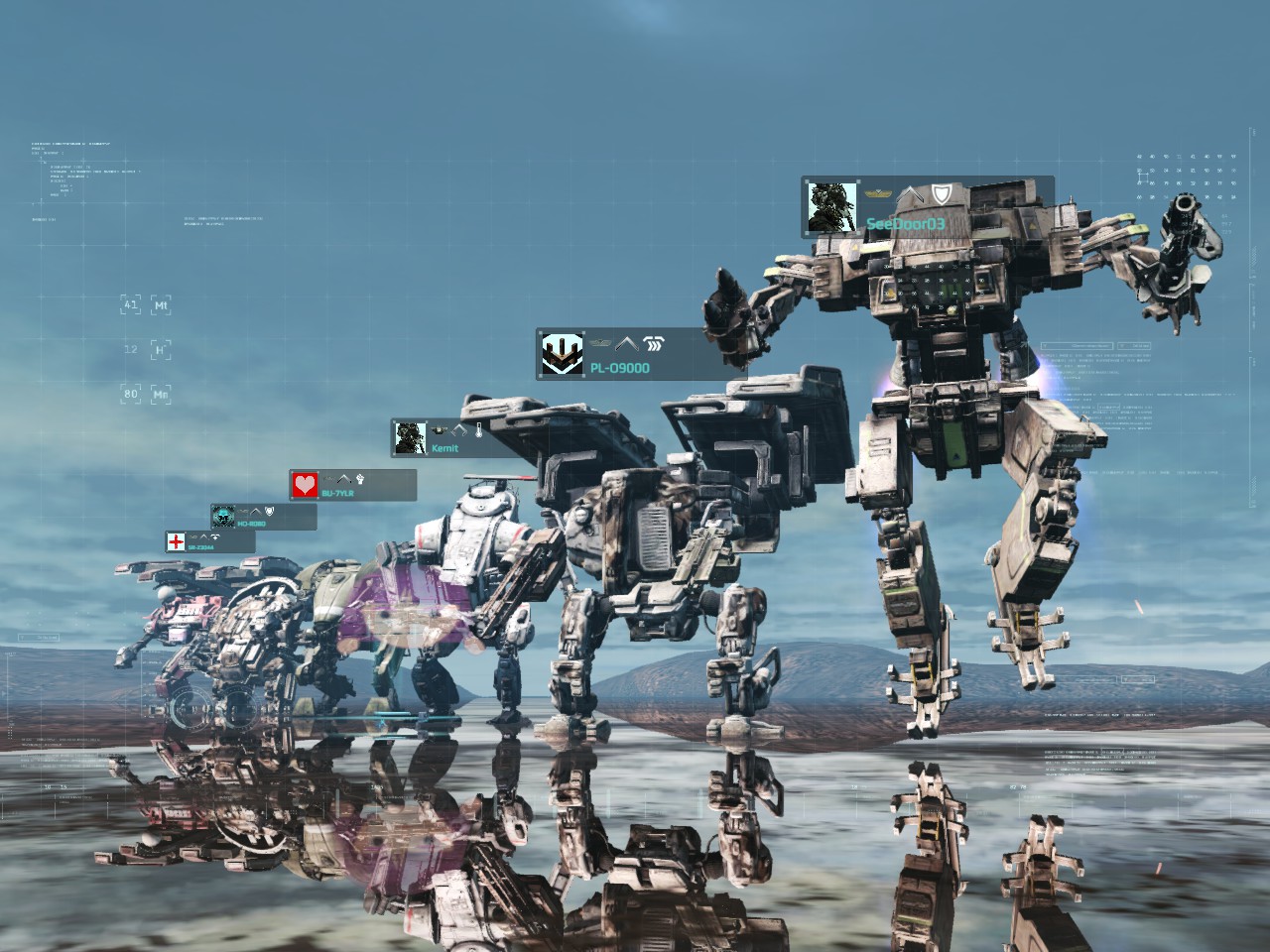Click the shield badge beside HO-ROBO
Viewport: 1270px width, 952px height.
(269, 512)
